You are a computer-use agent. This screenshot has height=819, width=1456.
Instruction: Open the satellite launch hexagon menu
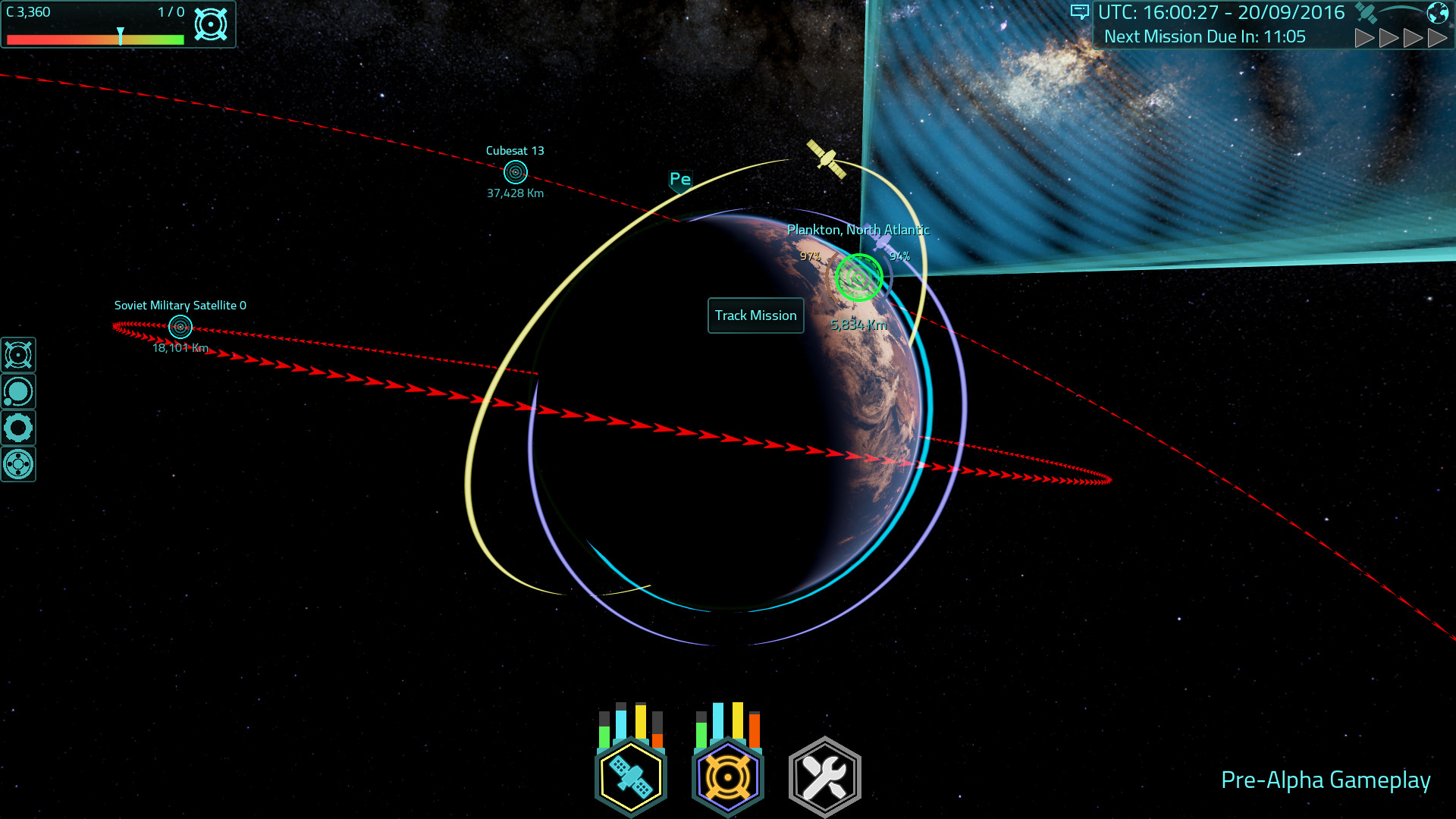[x=632, y=775]
